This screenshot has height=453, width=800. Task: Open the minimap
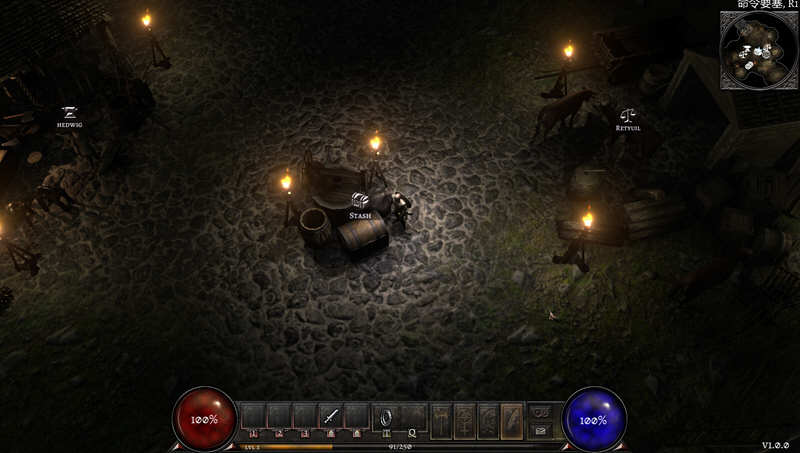click(x=757, y=51)
